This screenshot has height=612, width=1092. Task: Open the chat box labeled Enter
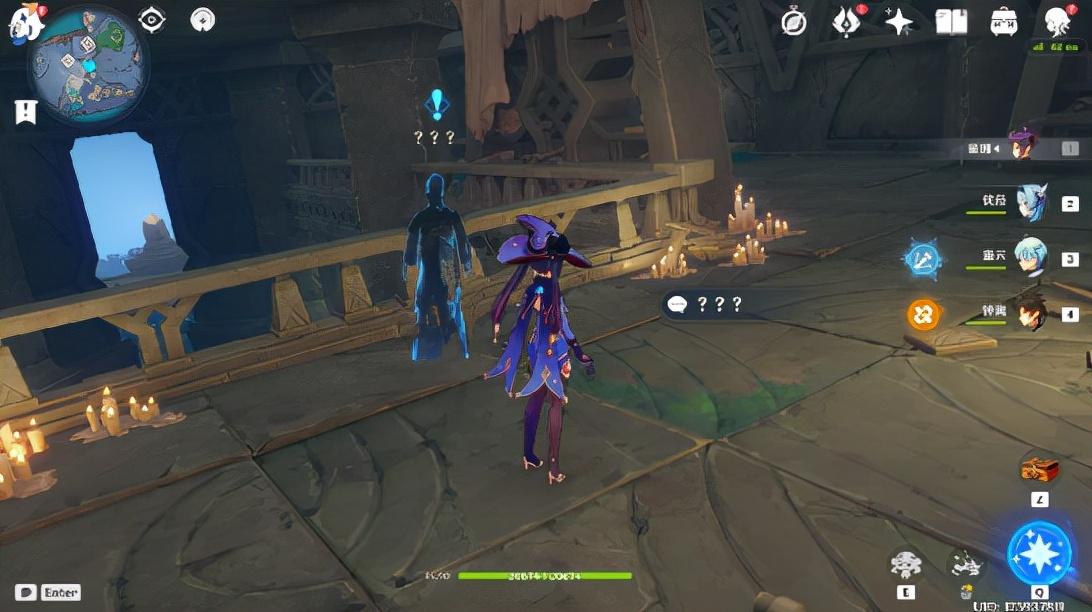[47, 592]
